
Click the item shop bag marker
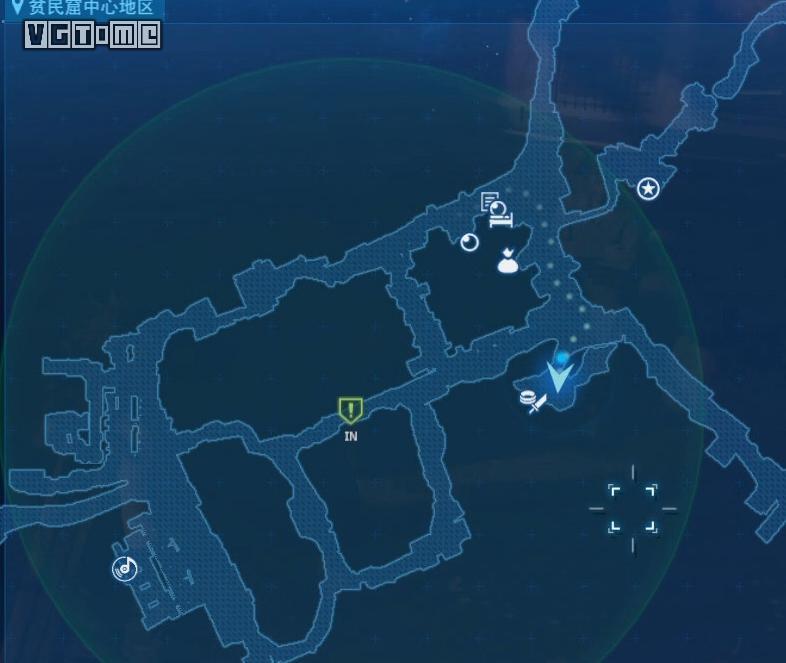(508, 261)
